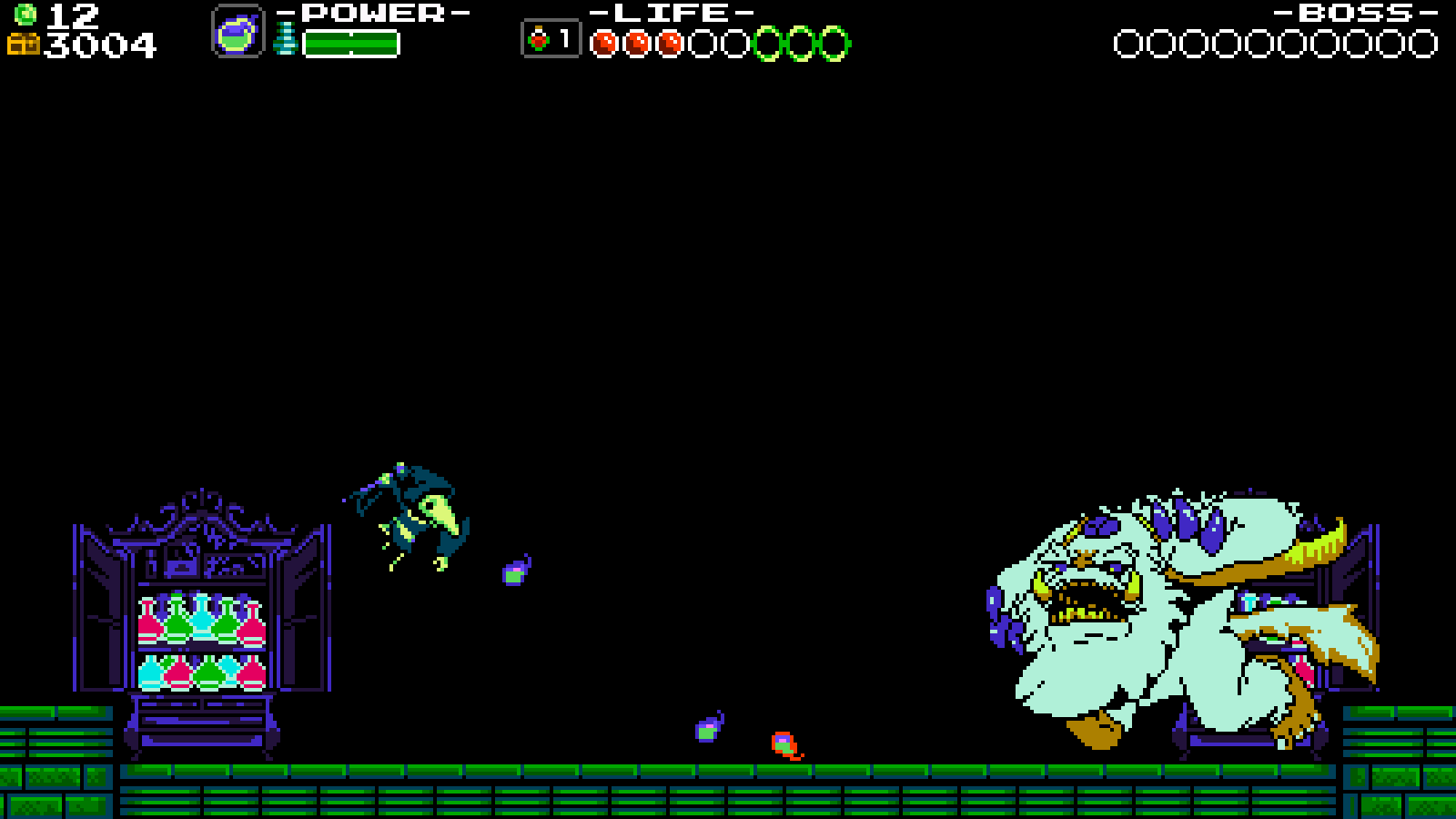The image size is (1456, 819).
Task: Click the first red life orb
Action: click(x=603, y=42)
